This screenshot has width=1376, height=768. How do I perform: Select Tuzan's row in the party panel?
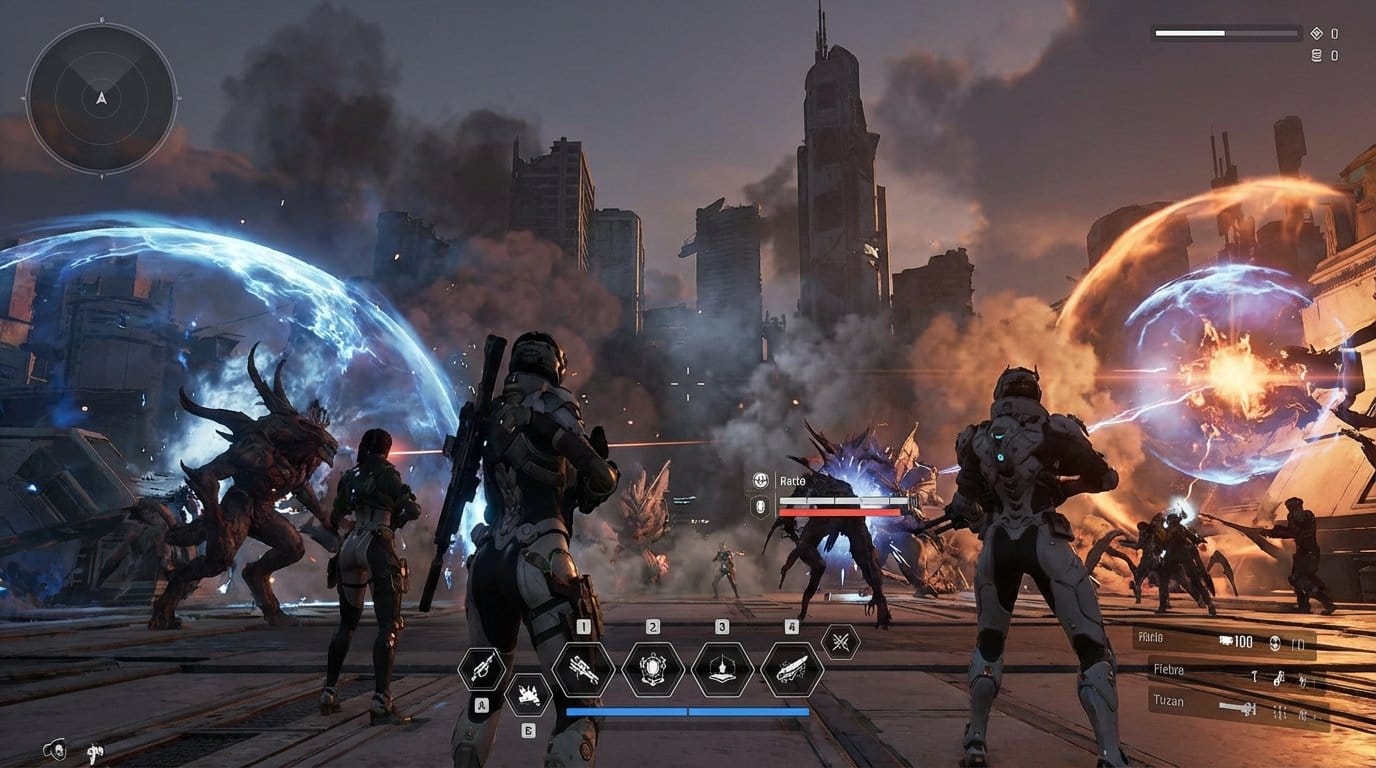[1168, 701]
